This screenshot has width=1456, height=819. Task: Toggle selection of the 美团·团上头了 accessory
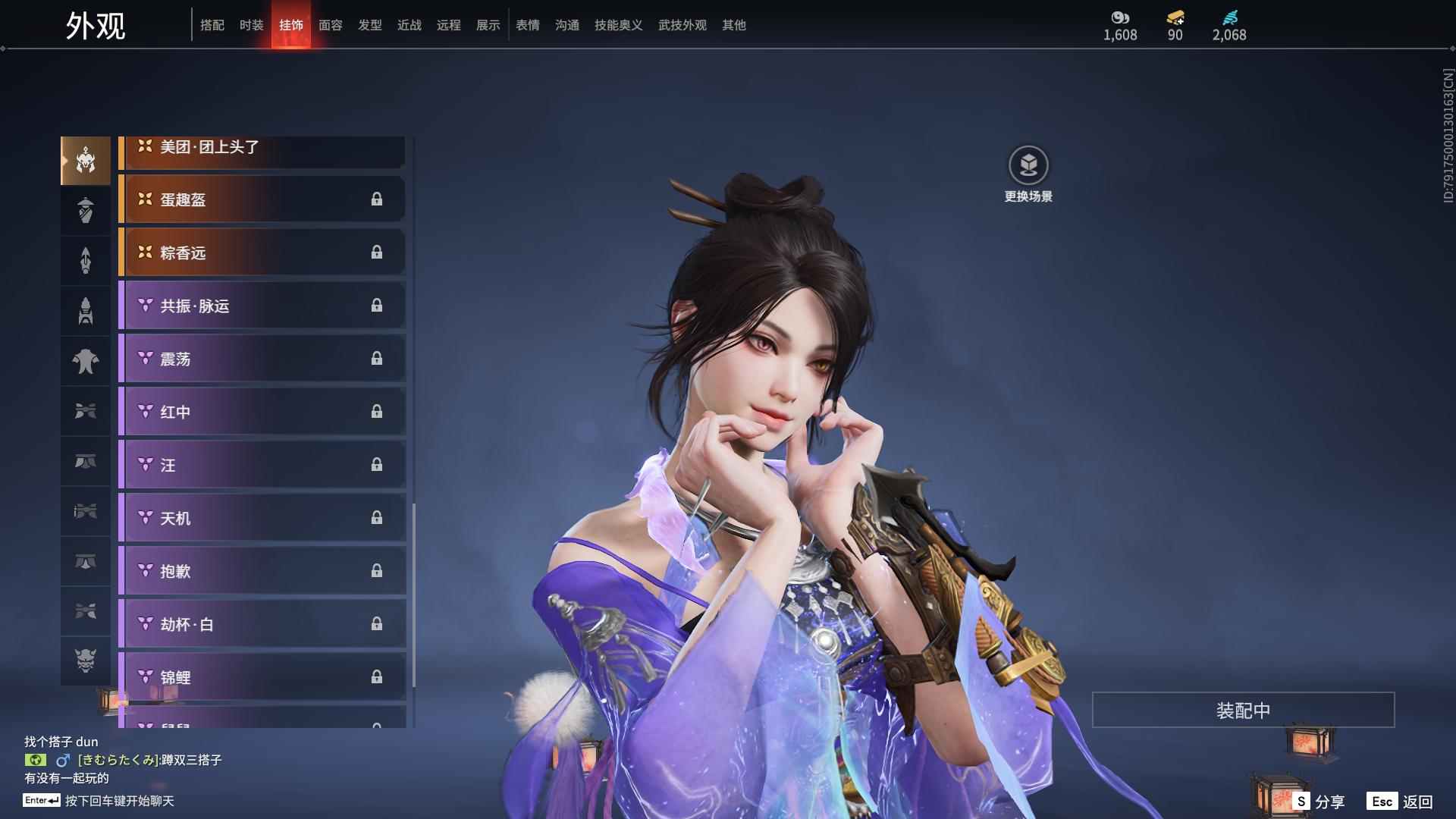coord(262,147)
